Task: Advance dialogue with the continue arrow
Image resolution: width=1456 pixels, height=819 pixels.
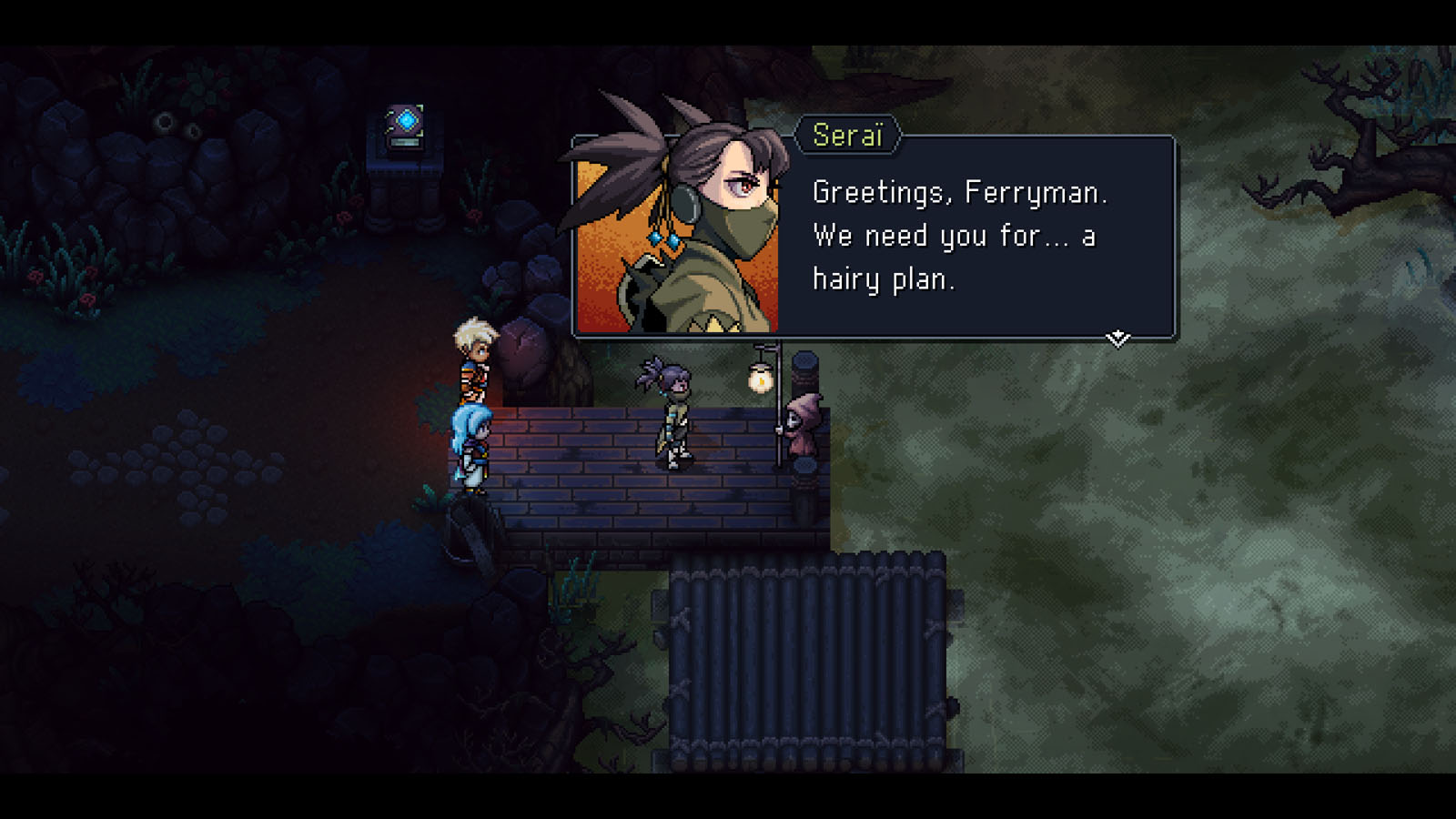Action: point(1117,339)
